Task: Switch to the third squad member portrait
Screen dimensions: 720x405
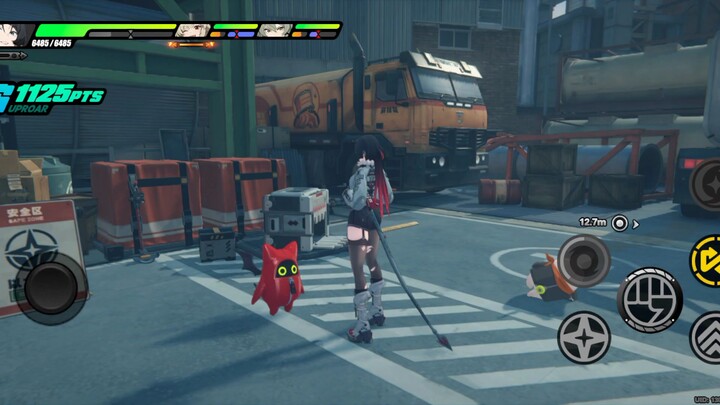Action: [272, 30]
